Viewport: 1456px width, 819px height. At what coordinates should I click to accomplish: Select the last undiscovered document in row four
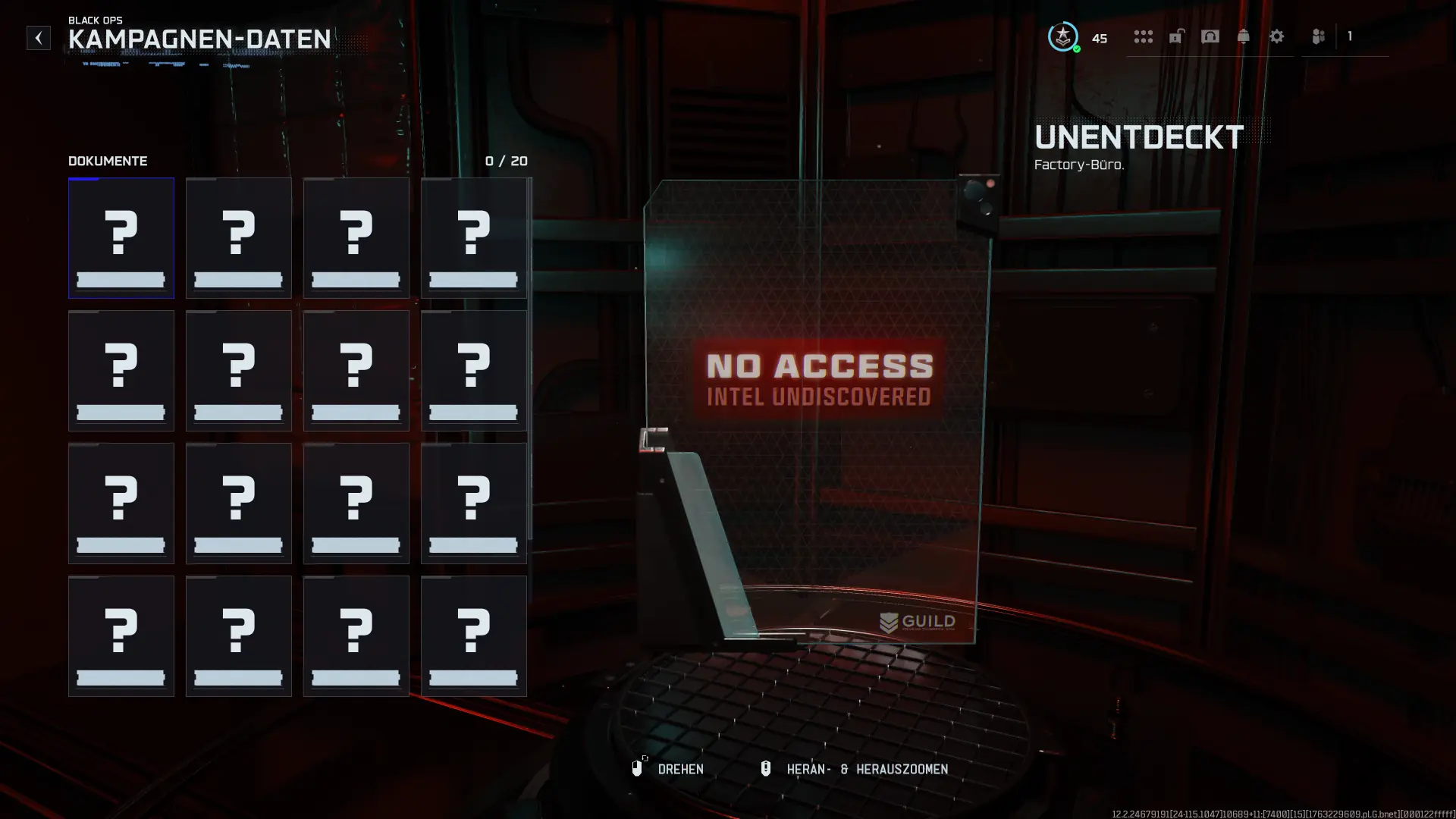(474, 635)
